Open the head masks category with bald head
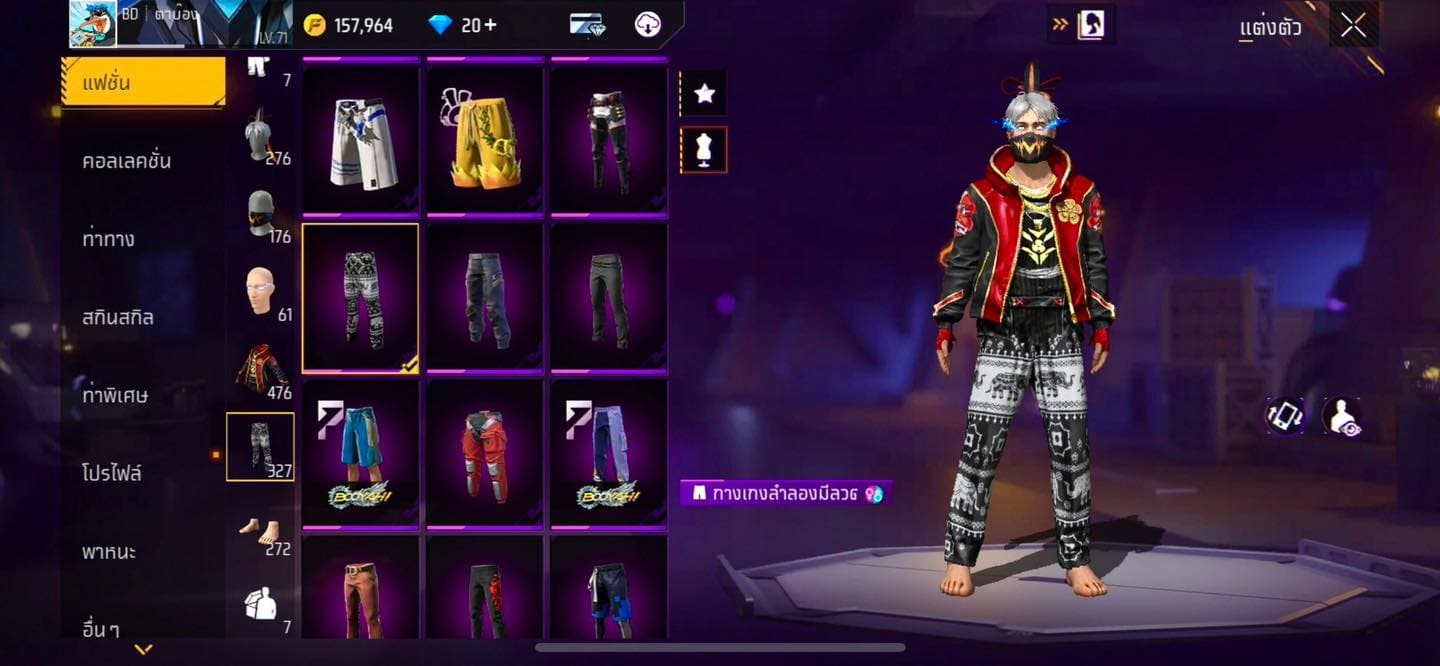The image size is (1440, 666). 261,291
